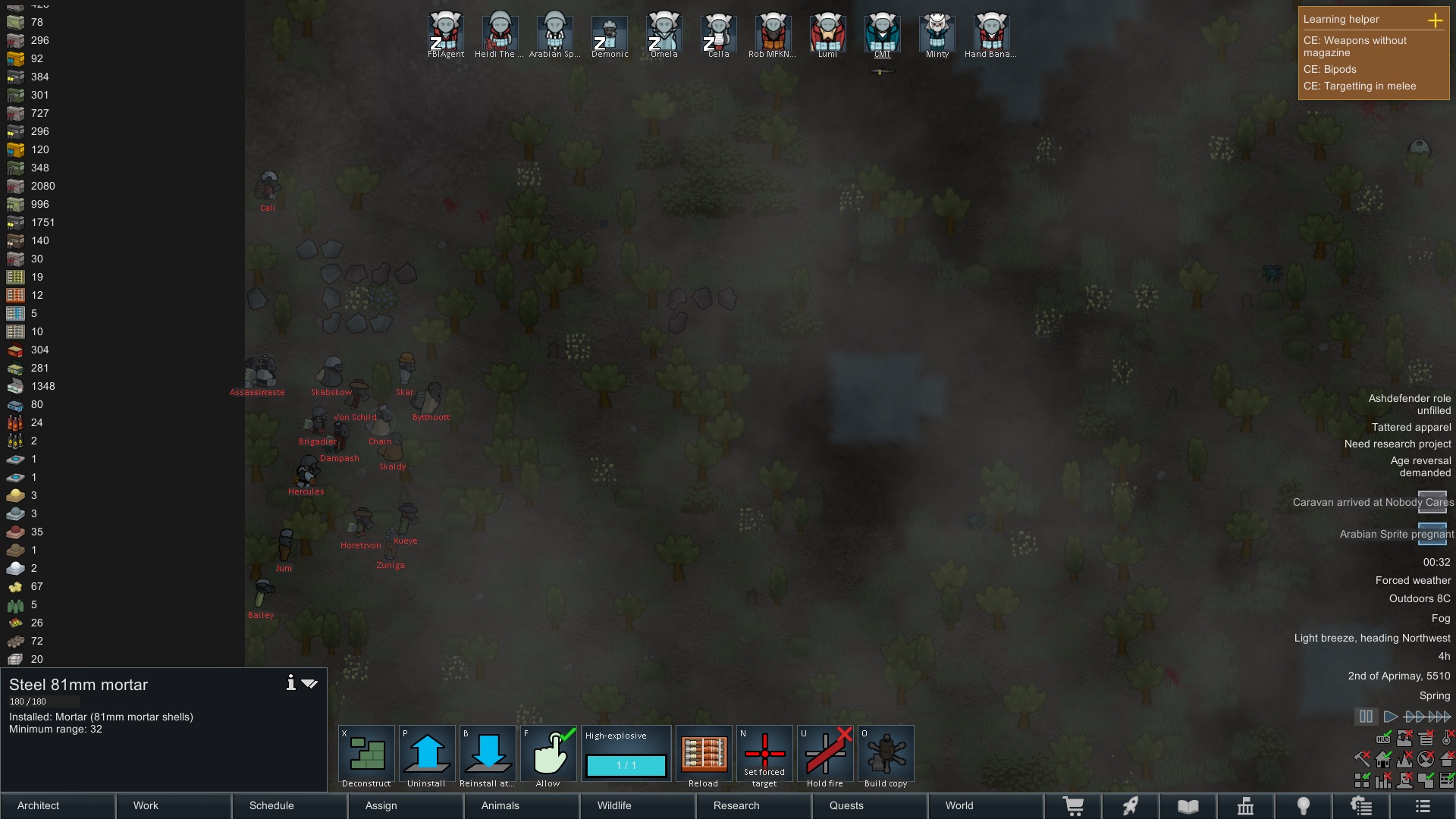The image size is (1456, 819).
Task: Reload the mortar
Action: tap(703, 755)
